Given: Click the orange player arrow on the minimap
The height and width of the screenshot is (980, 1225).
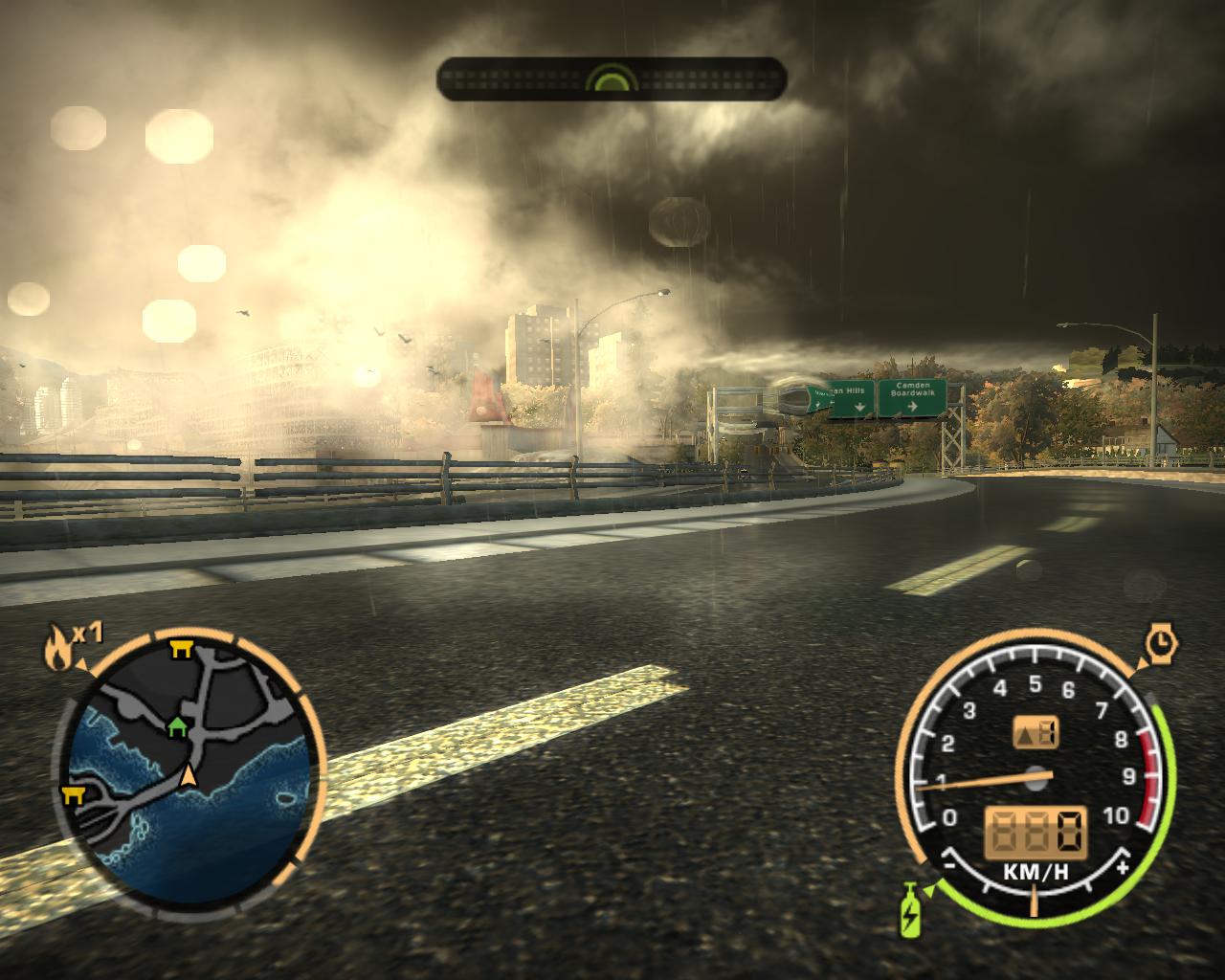Looking at the screenshot, I should click(x=189, y=775).
